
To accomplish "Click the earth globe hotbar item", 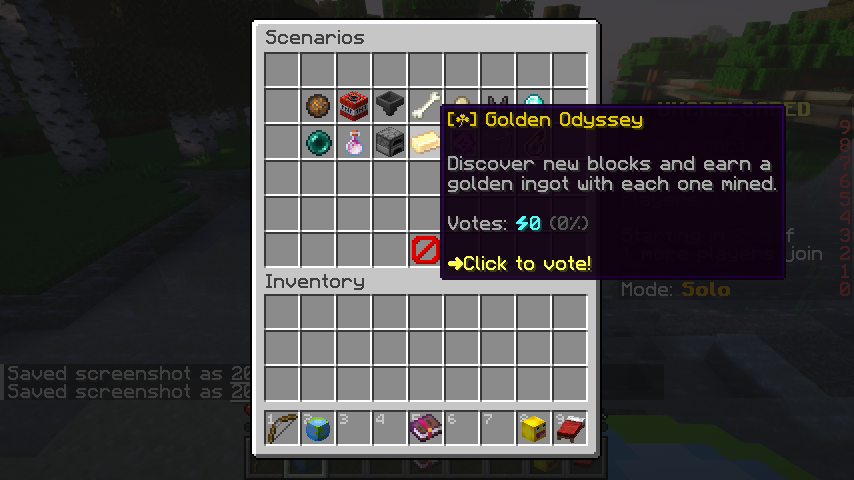I will tap(318, 428).
